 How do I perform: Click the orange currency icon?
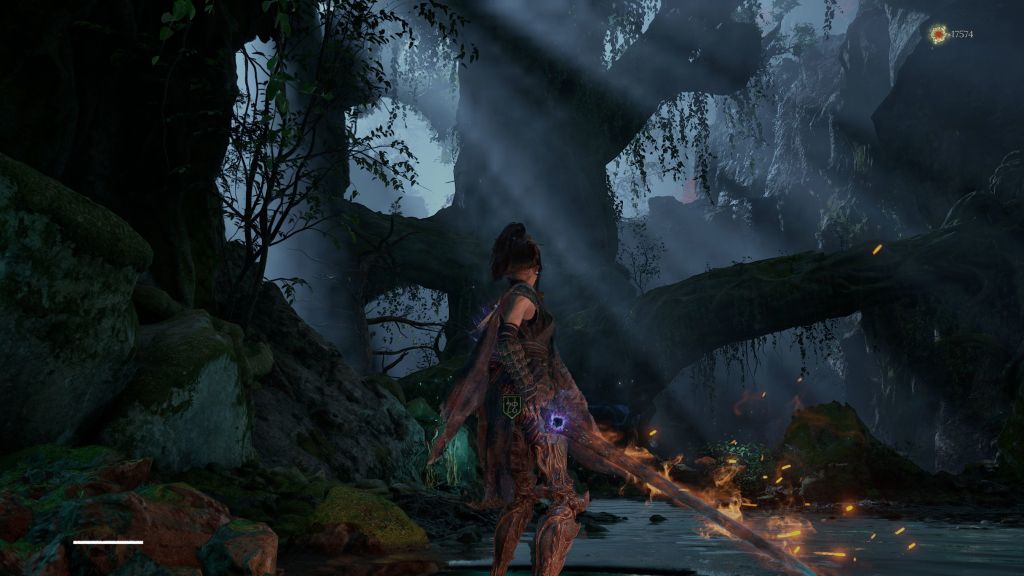pyautogui.click(x=938, y=35)
